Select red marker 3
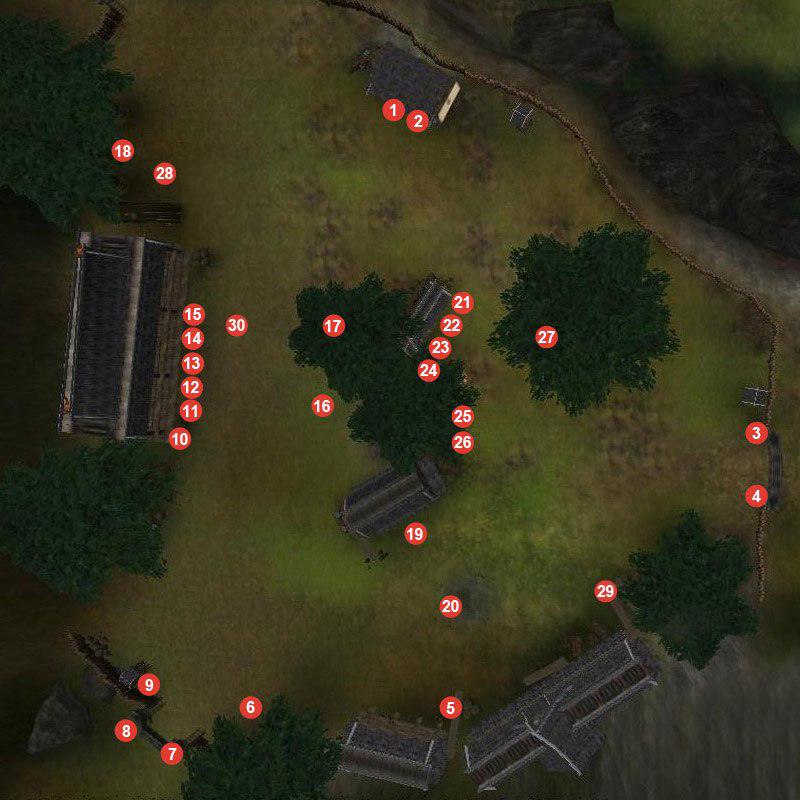The height and width of the screenshot is (800, 800). coord(756,434)
